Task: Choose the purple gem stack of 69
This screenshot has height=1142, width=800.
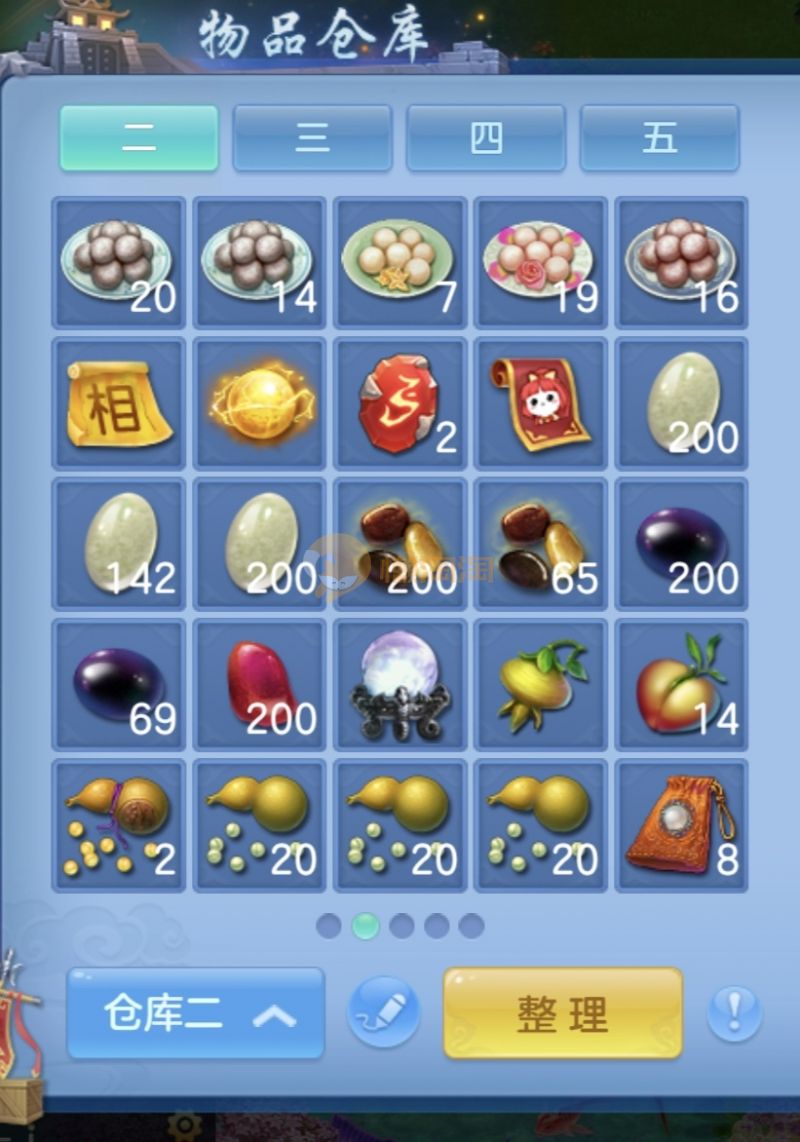Action: (119, 685)
